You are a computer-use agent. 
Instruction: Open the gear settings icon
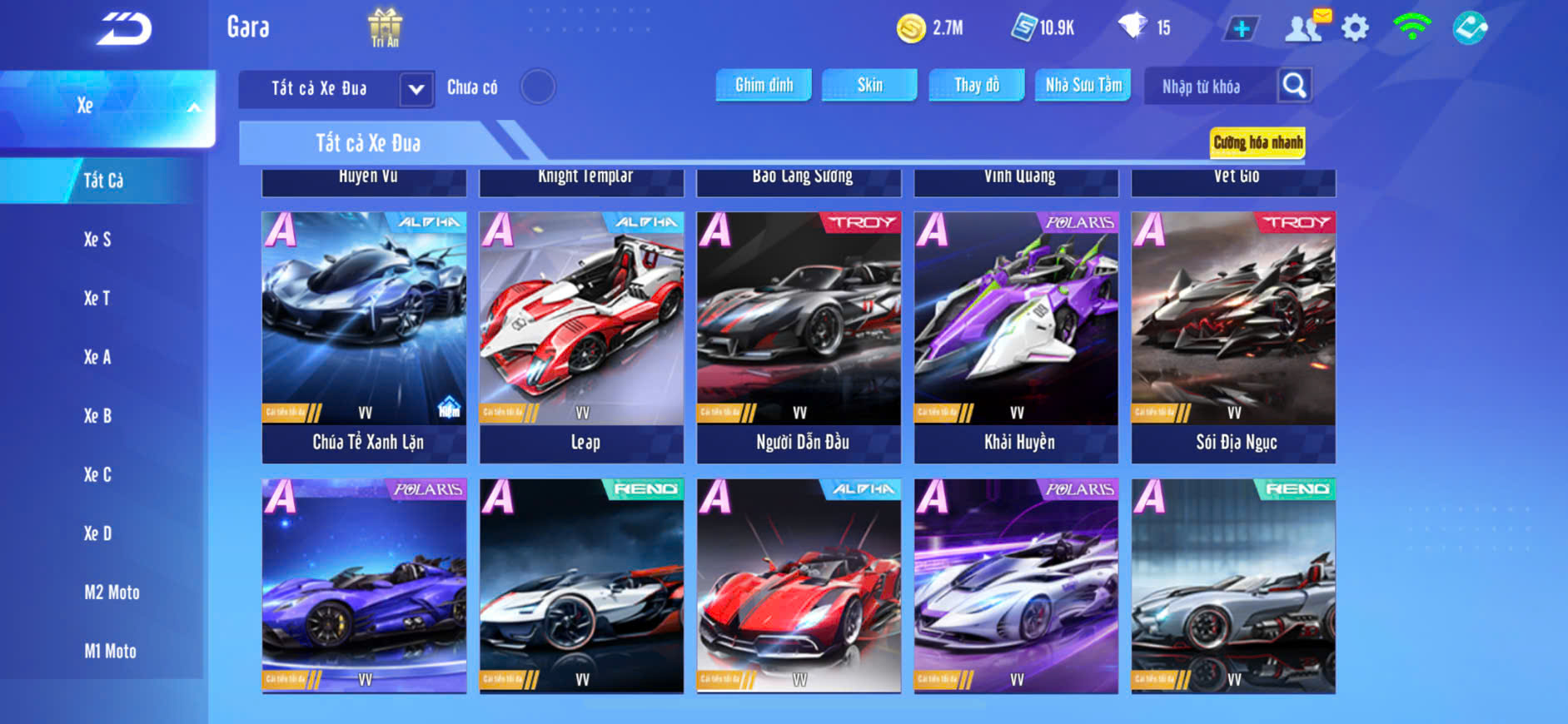[x=1355, y=28]
